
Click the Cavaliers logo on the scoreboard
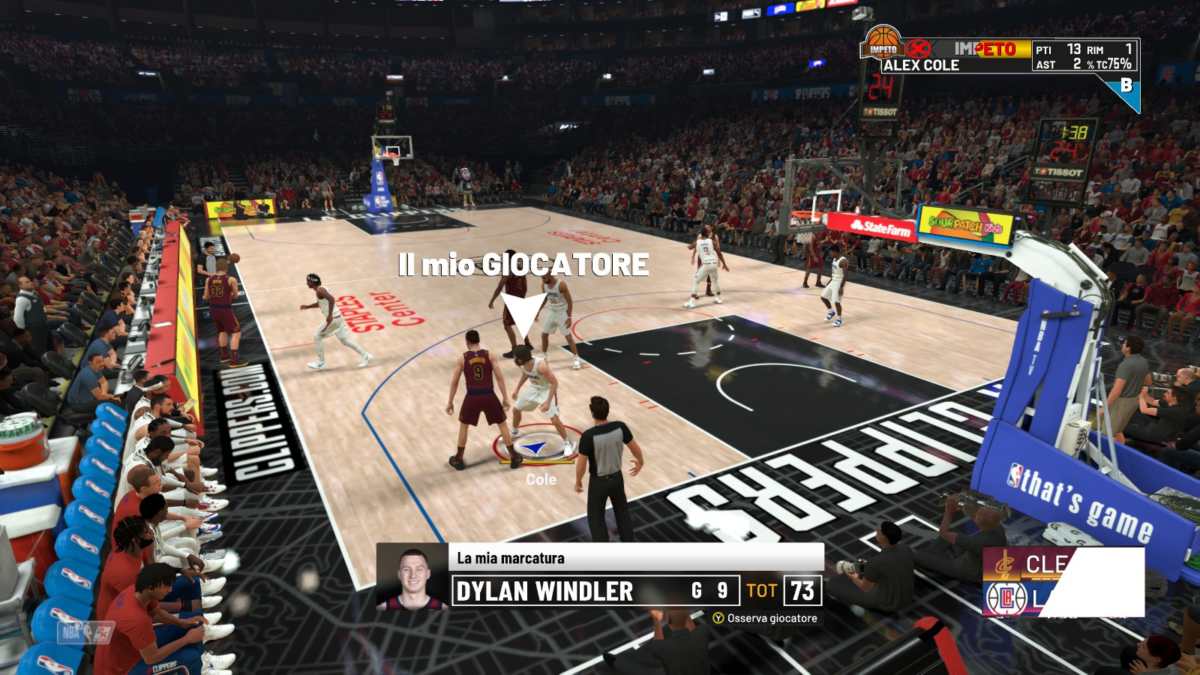(x=1002, y=566)
